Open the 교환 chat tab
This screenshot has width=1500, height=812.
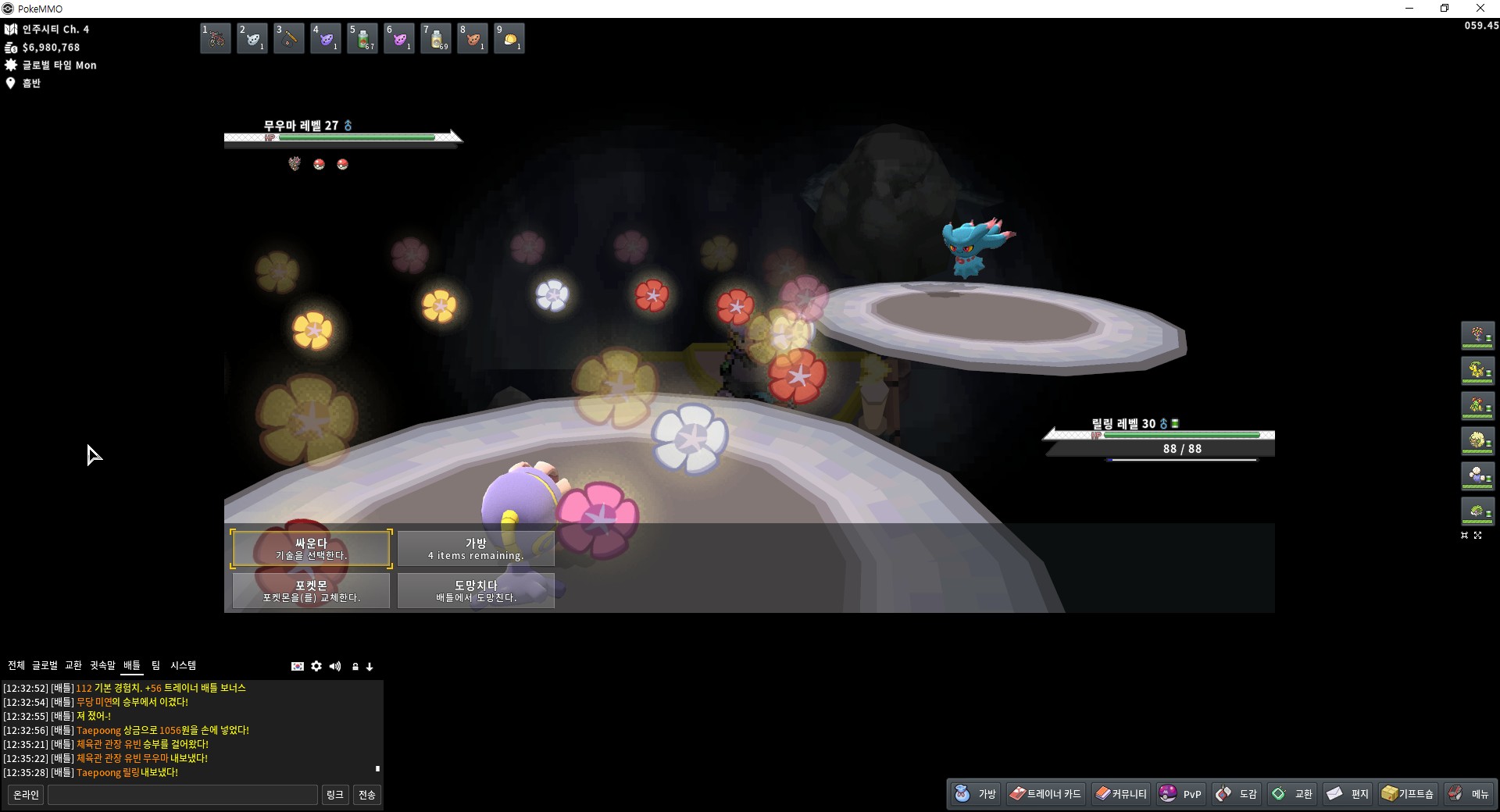[x=73, y=665]
